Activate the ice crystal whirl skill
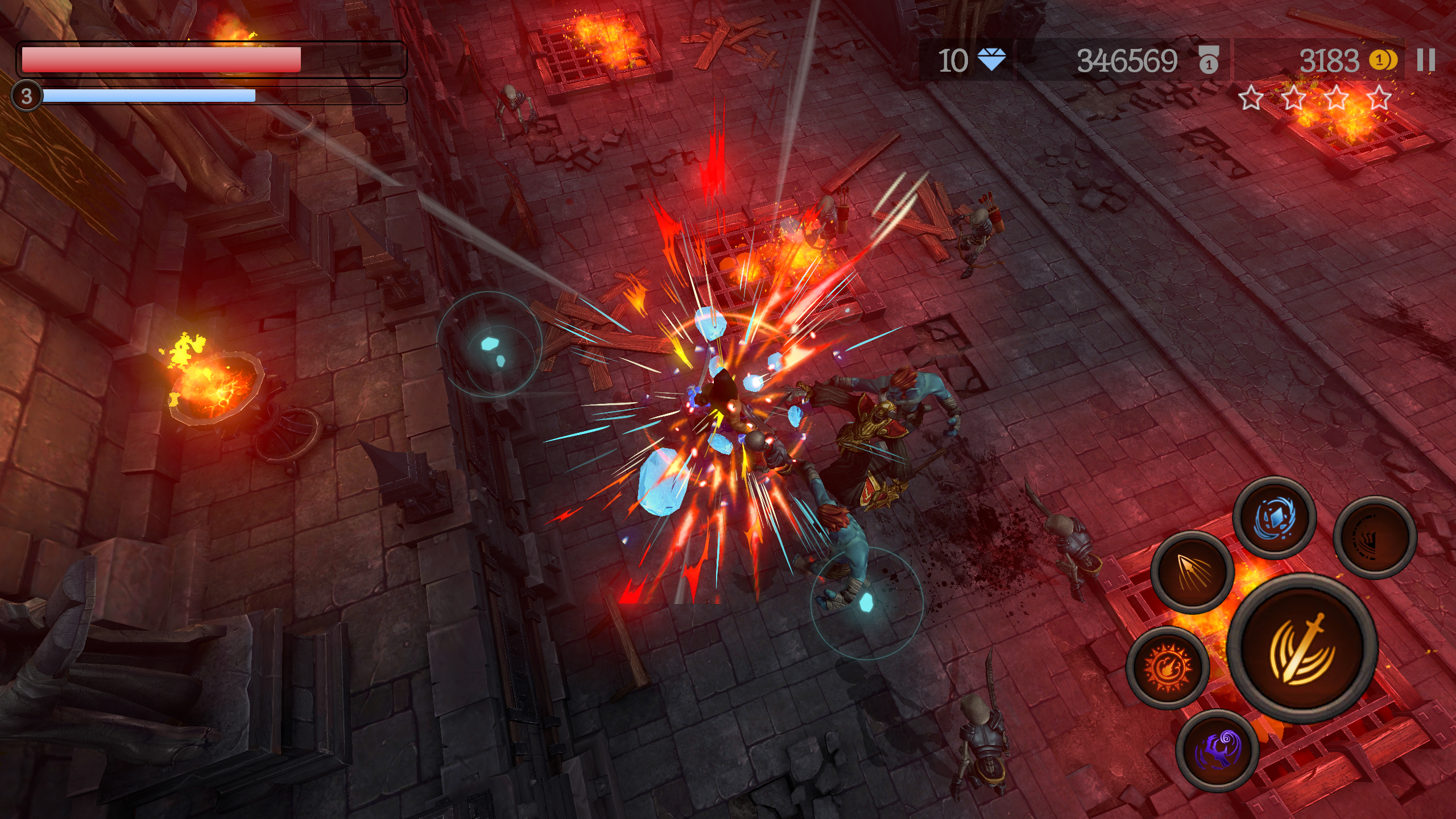Screen dimensions: 1456x819 [1274, 518]
